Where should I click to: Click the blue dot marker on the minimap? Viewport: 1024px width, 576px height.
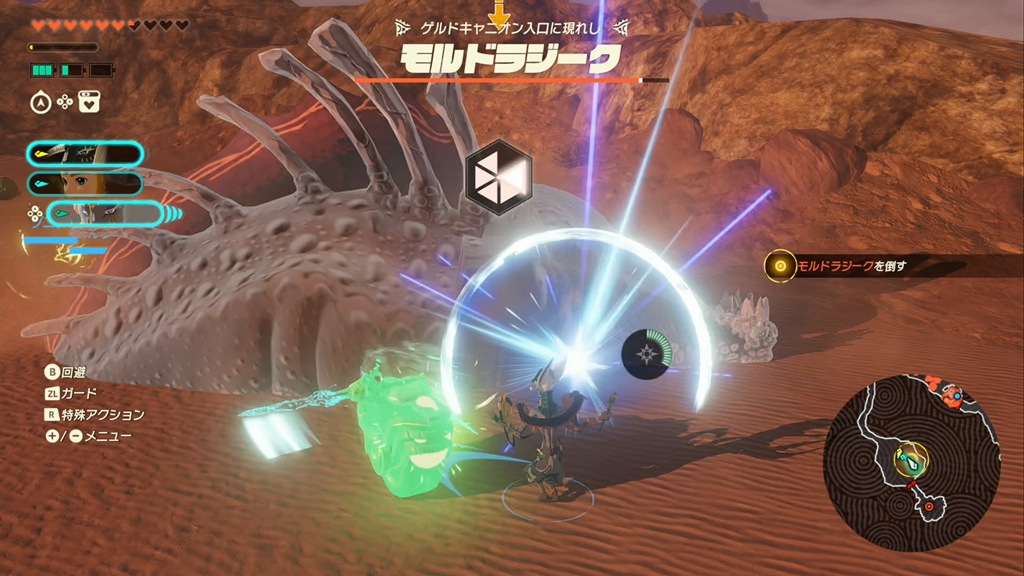(x=955, y=394)
